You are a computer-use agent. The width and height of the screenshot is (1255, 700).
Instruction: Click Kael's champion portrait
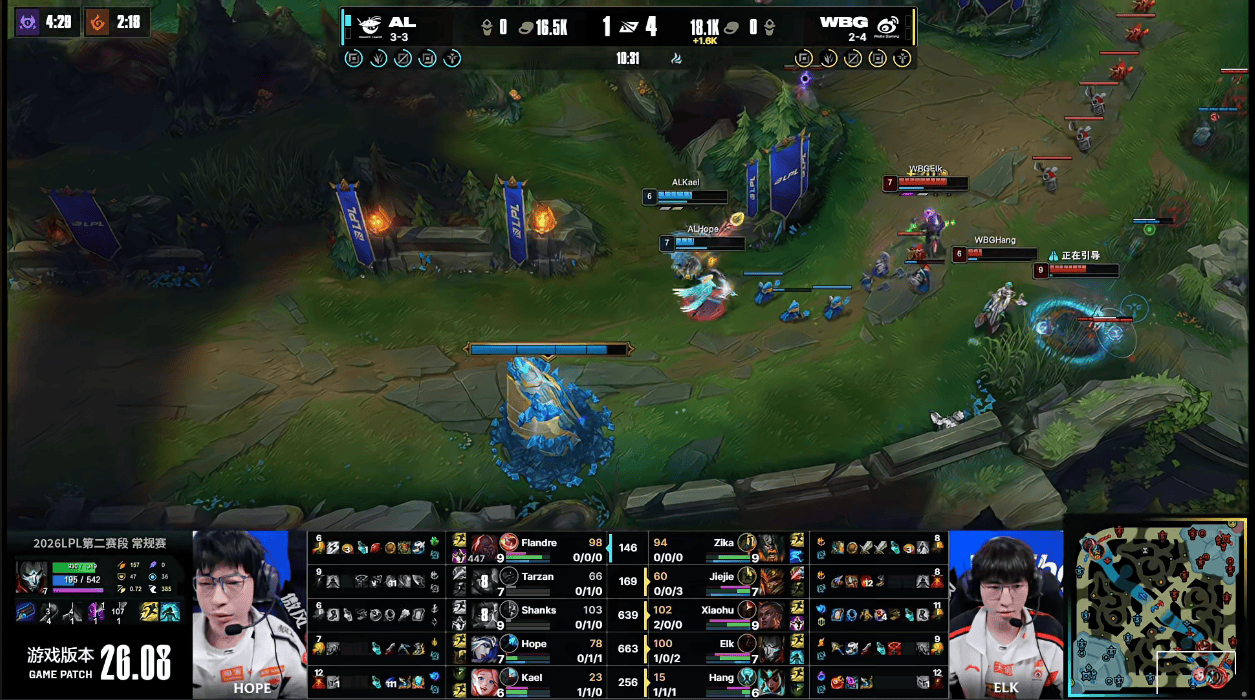[484, 682]
